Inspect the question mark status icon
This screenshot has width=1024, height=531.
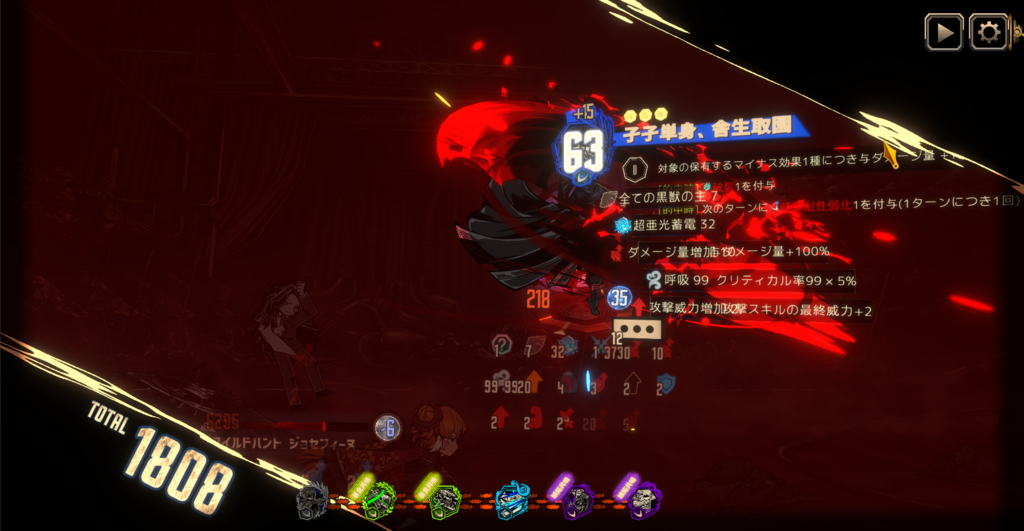[x=502, y=346]
